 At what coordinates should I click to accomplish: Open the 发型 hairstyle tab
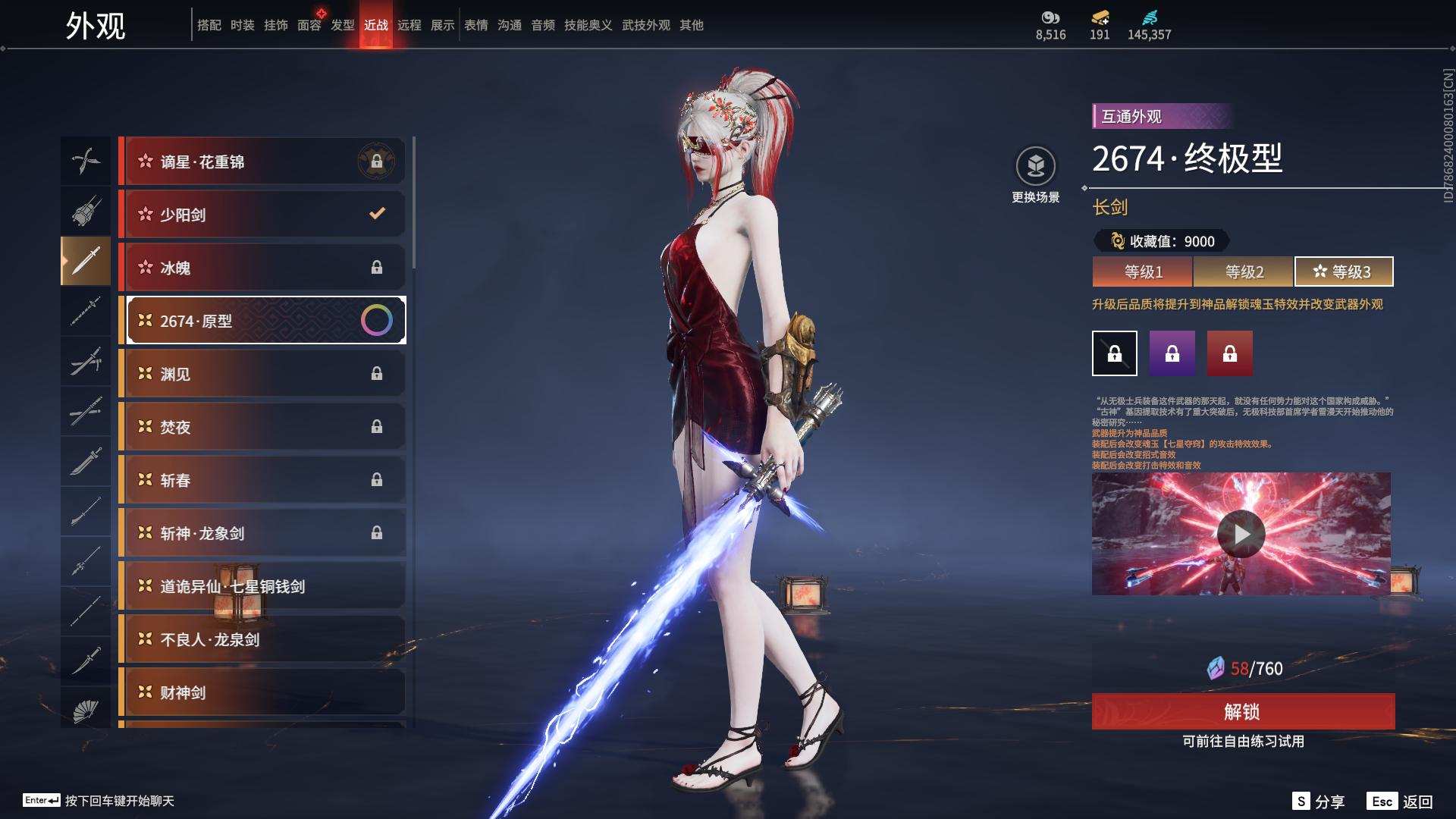343,25
